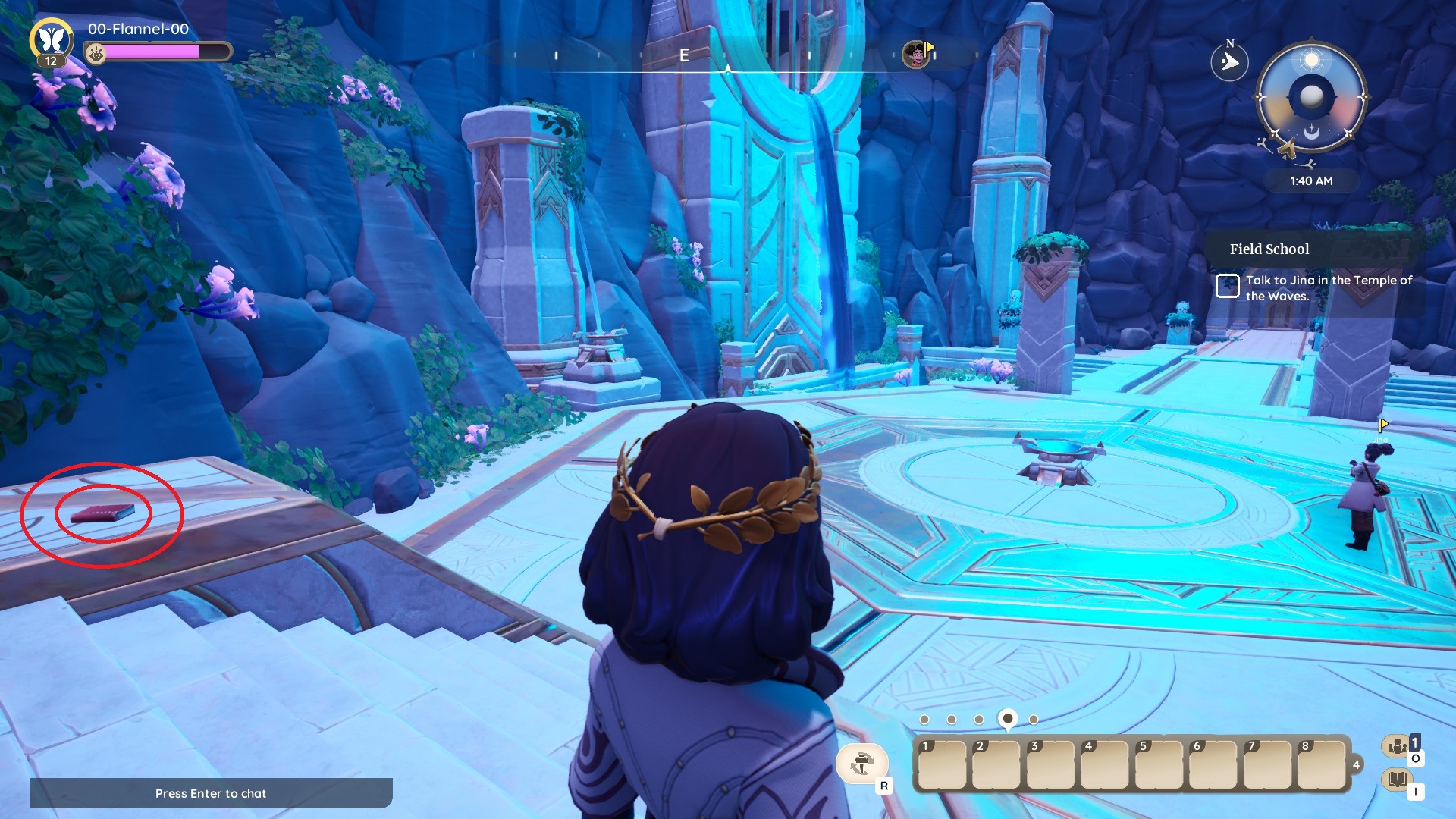Viewport: 1456px width, 819px height.
Task: Click the pink focus progress bar
Action: (x=152, y=53)
